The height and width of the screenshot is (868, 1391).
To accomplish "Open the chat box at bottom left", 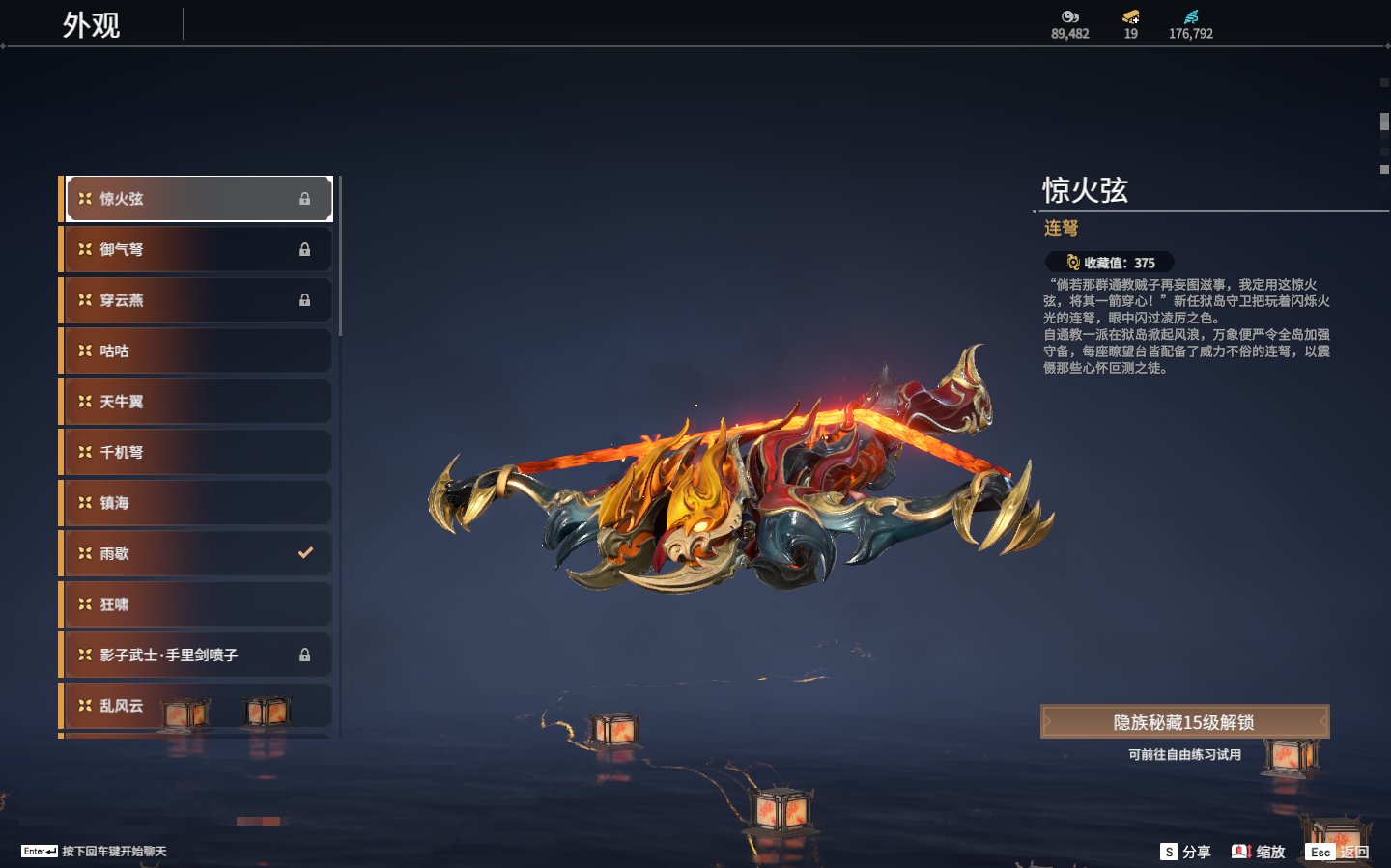I will [x=94, y=852].
